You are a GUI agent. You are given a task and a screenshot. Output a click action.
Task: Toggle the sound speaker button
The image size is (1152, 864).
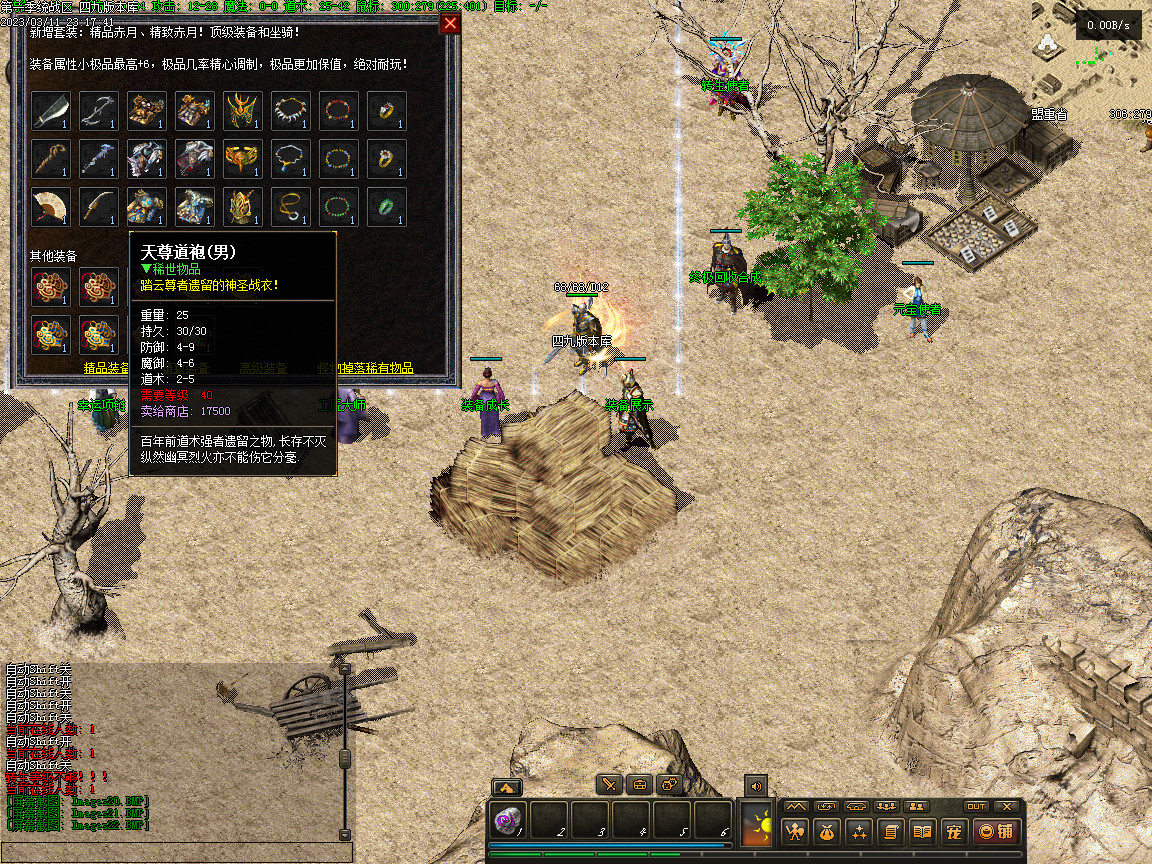(755, 785)
